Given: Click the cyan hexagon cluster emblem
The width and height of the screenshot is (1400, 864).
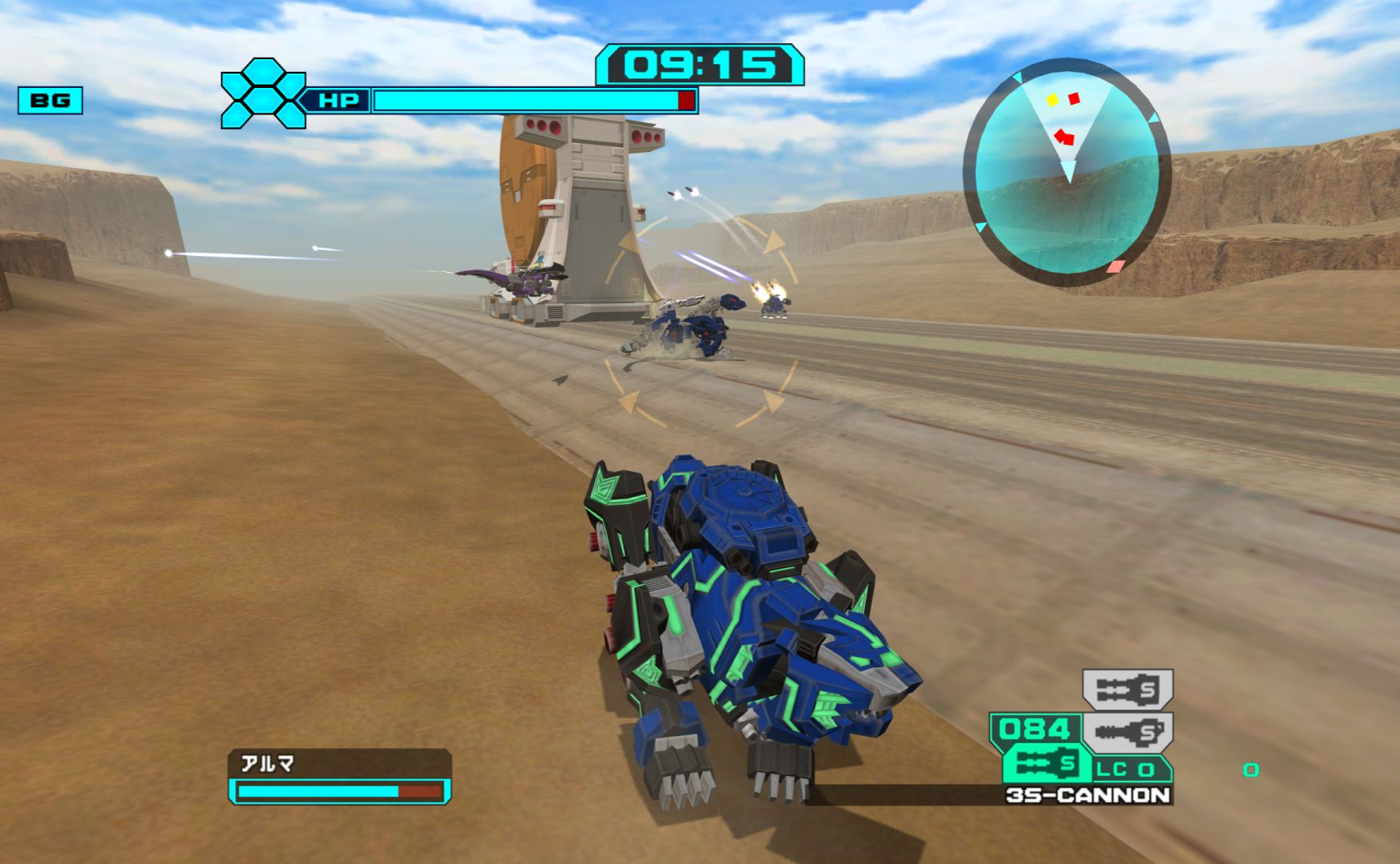Looking at the screenshot, I should (263, 94).
